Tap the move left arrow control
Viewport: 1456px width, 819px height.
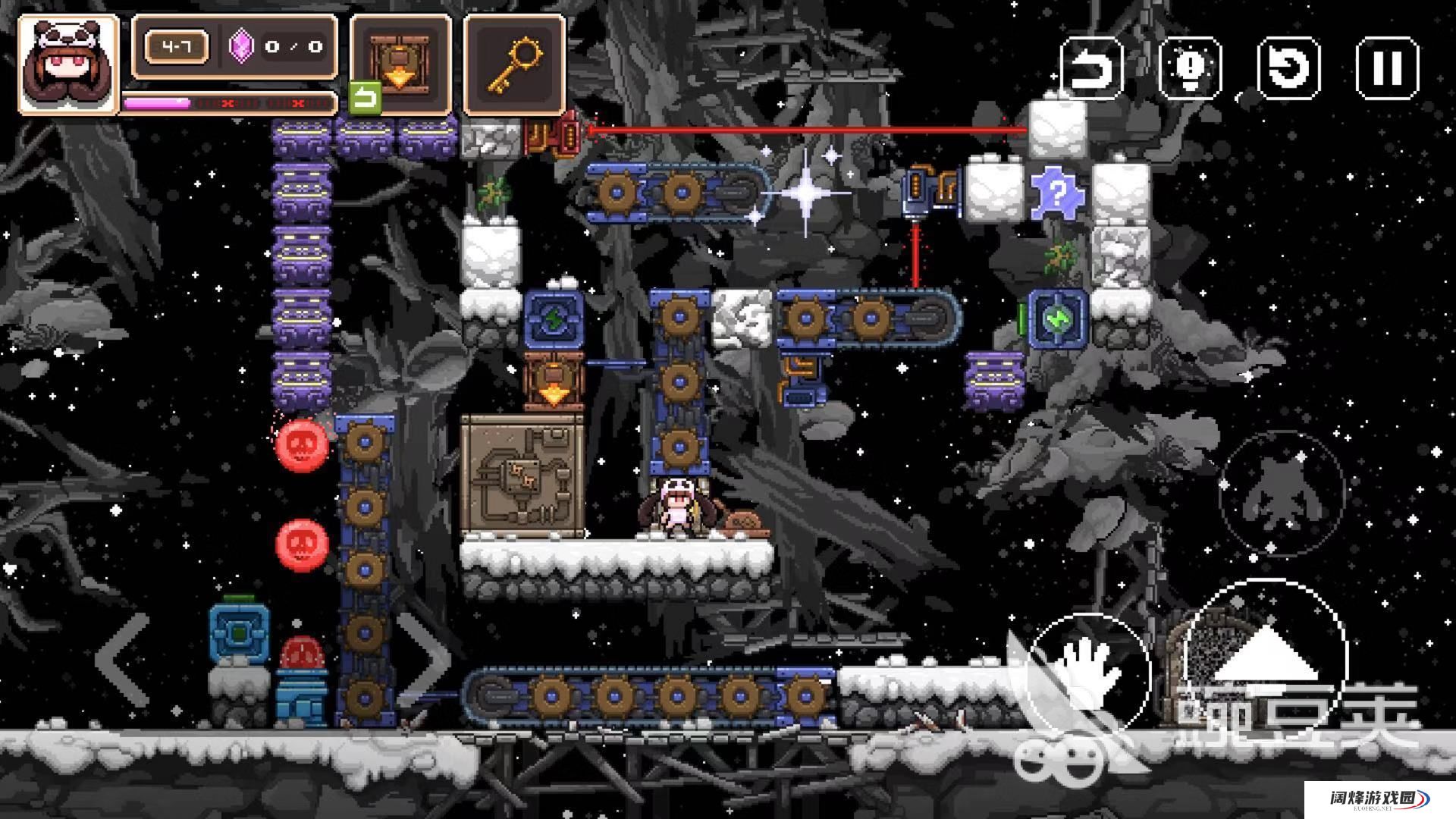123,660
